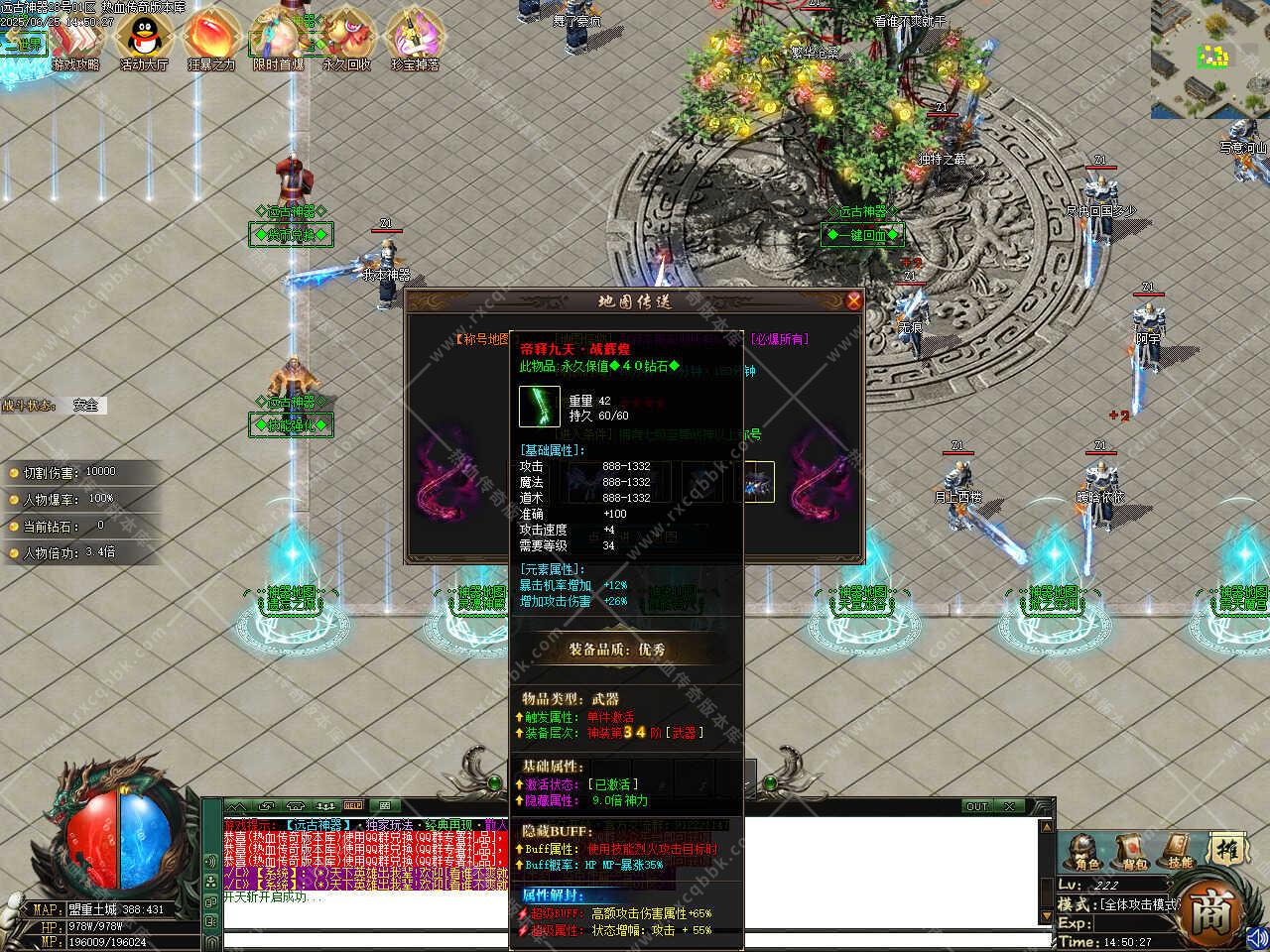This screenshot has height=952, width=1270.
Task: Open the 商 shop round button
Action: pos(1211,908)
